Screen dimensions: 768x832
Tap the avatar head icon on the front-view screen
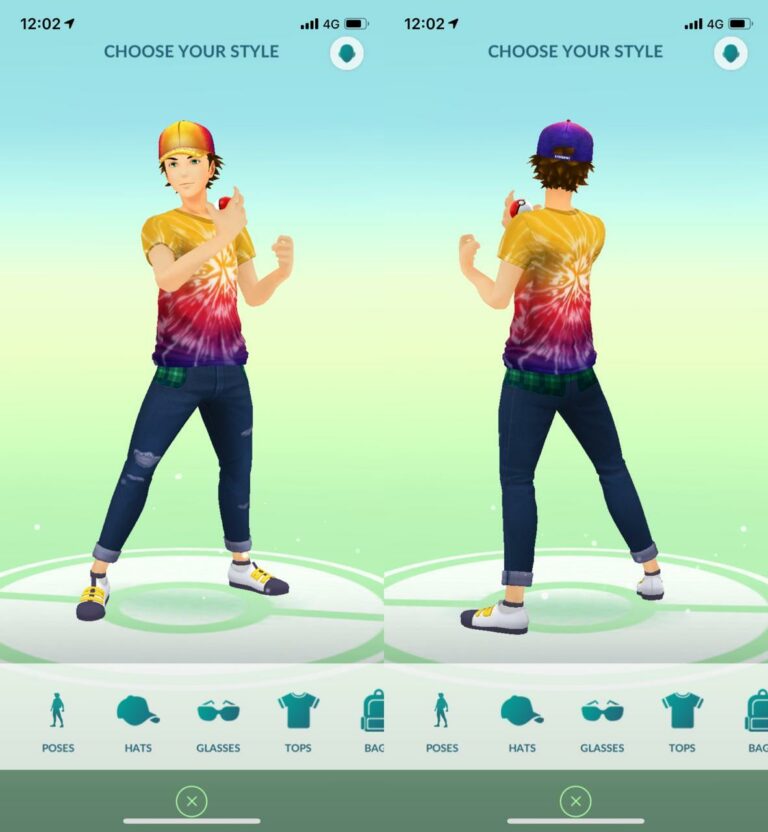click(x=347, y=53)
